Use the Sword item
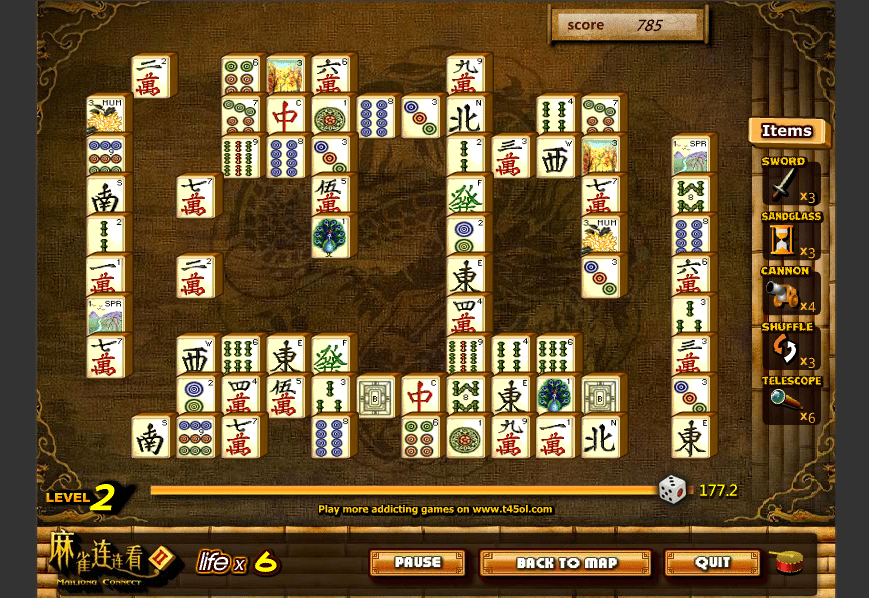This screenshot has height=598, width=869. (x=784, y=185)
